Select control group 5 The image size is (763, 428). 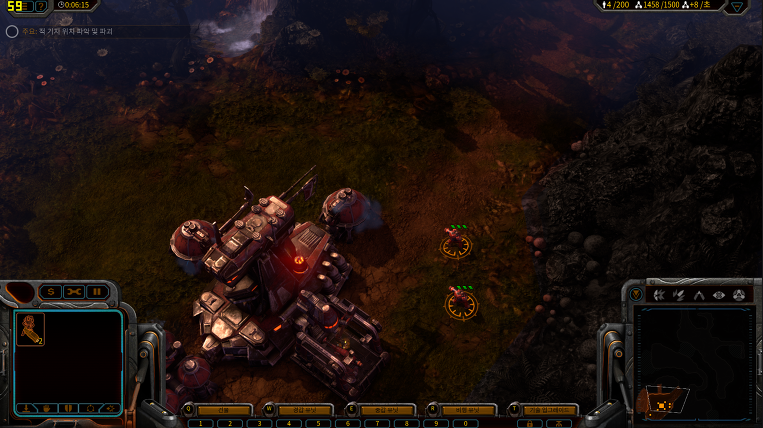pyautogui.click(x=316, y=423)
